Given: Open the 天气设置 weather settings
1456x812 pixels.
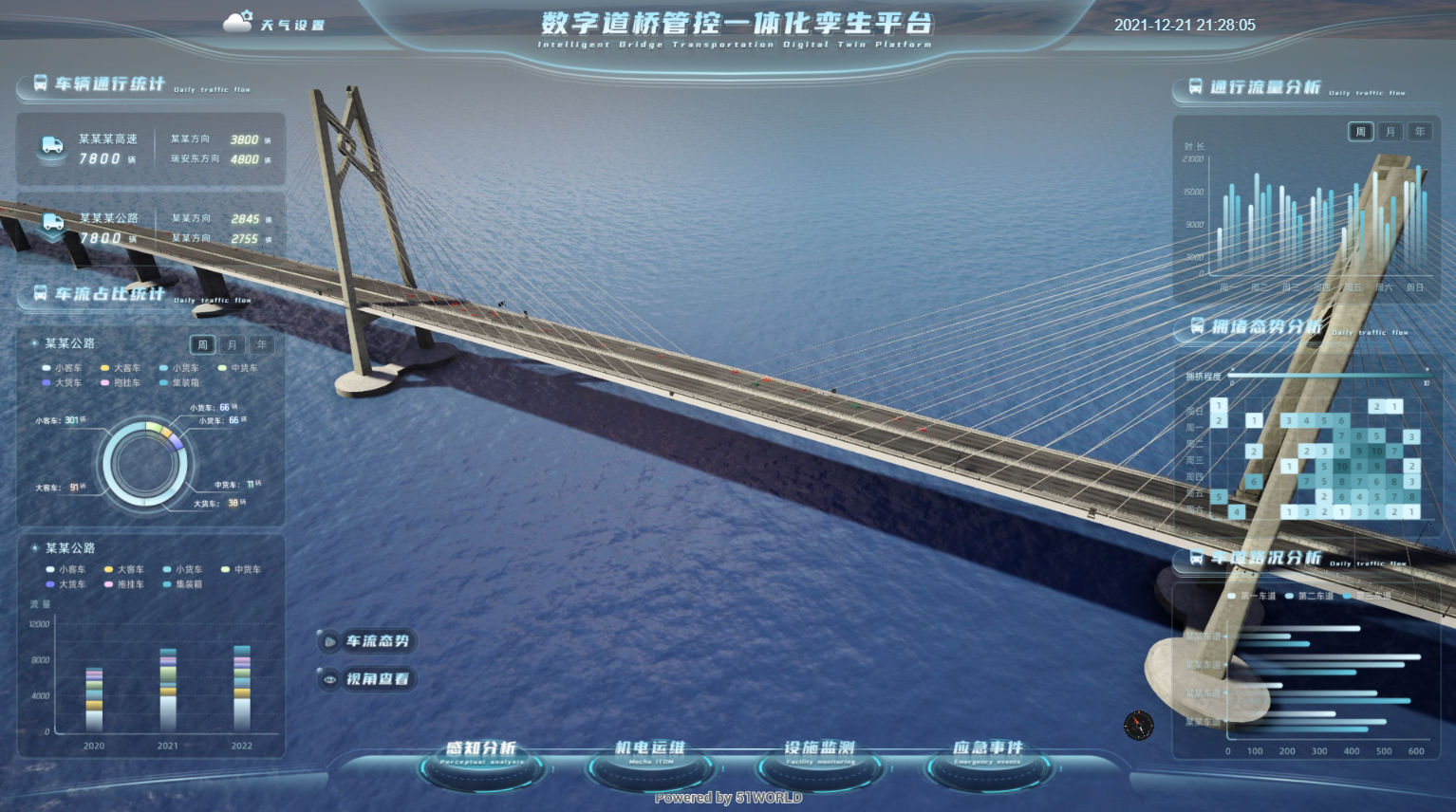Looking at the screenshot, I should (x=275, y=24).
